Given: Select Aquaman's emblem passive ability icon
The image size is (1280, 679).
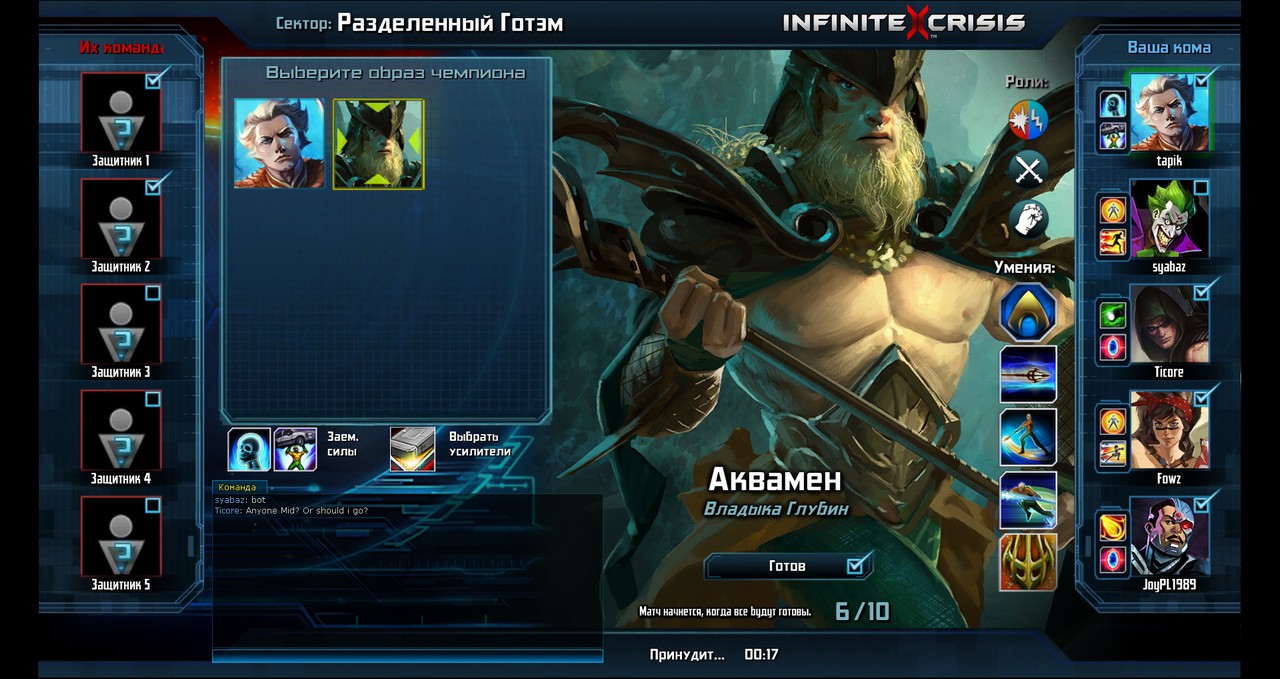Looking at the screenshot, I should point(1028,313).
